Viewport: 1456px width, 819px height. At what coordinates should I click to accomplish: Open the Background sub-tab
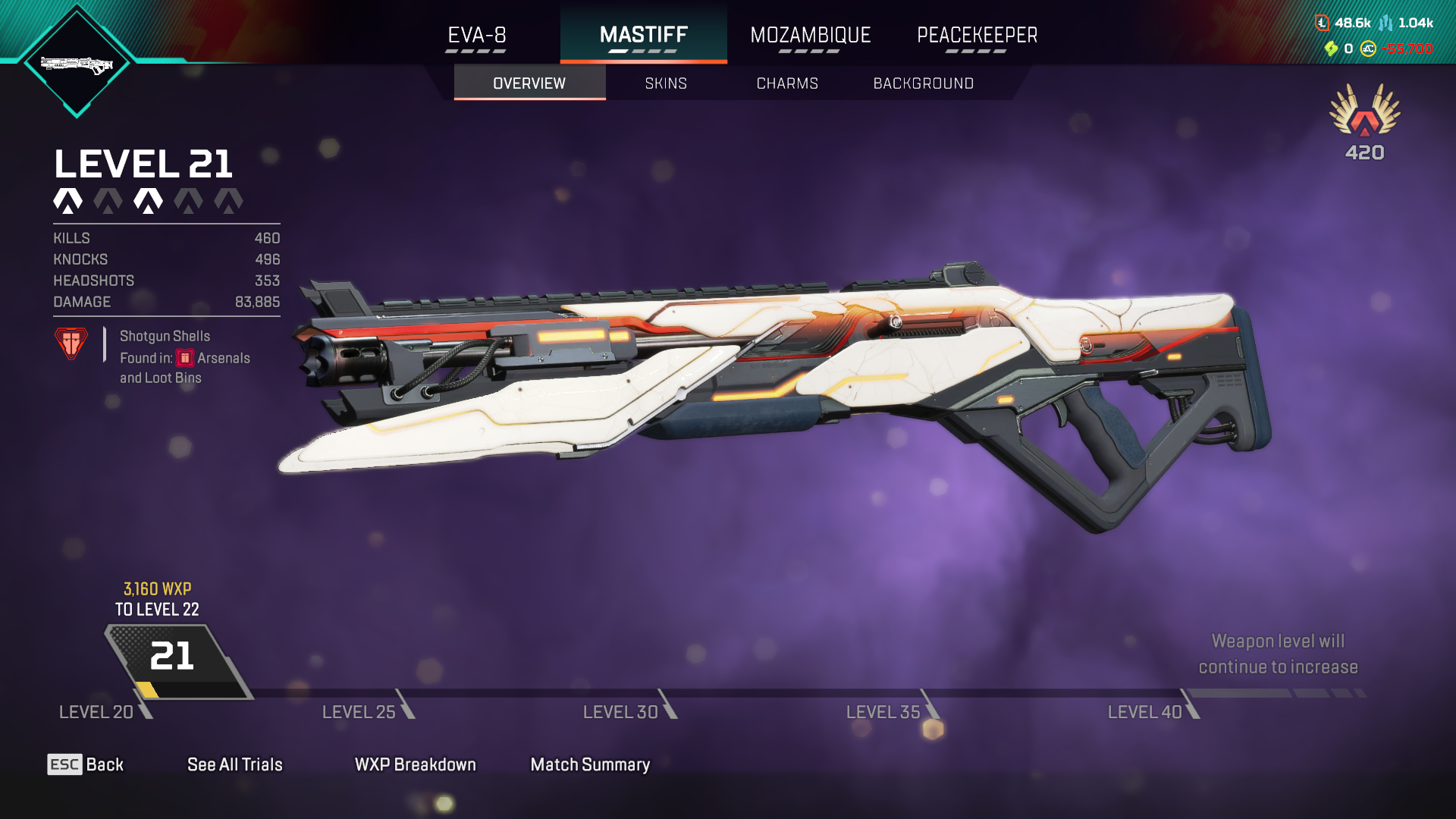(923, 83)
